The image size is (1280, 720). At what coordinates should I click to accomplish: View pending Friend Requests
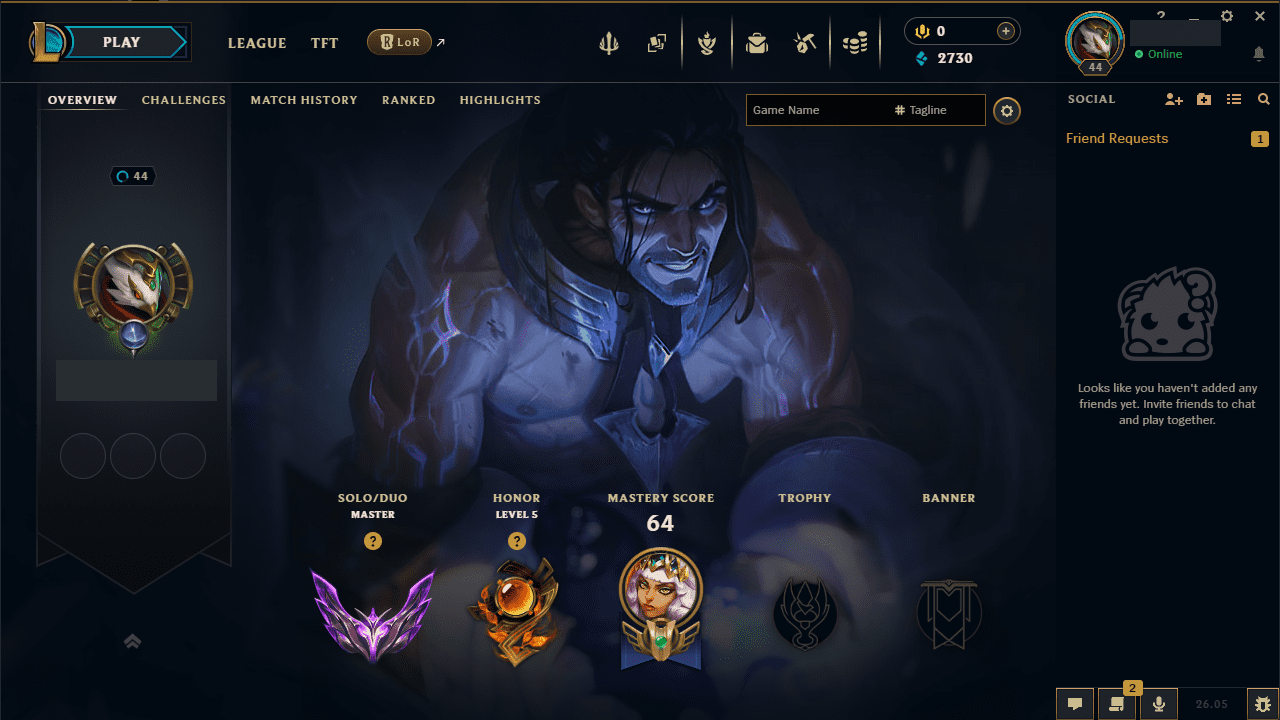1117,138
